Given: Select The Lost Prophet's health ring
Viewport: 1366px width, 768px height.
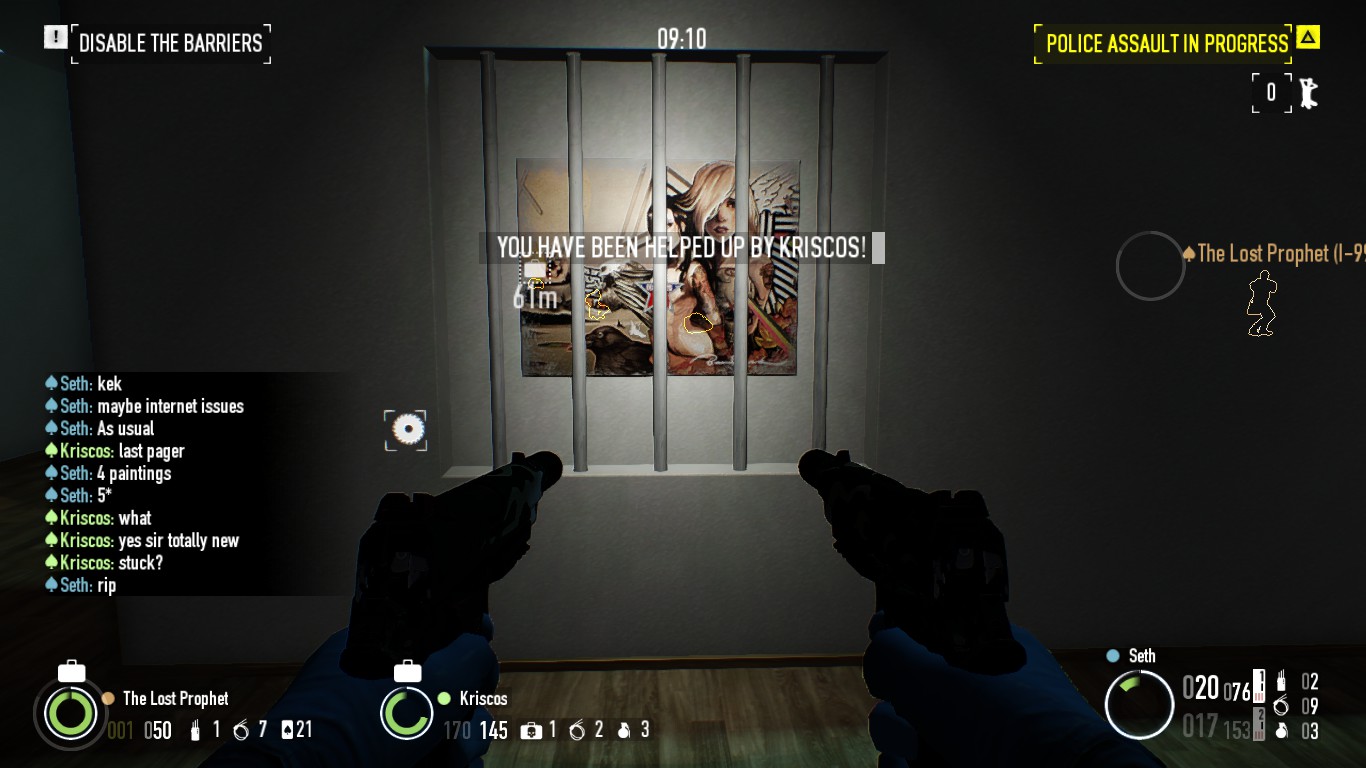Looking at the screenshot, I should pos(70,713).
